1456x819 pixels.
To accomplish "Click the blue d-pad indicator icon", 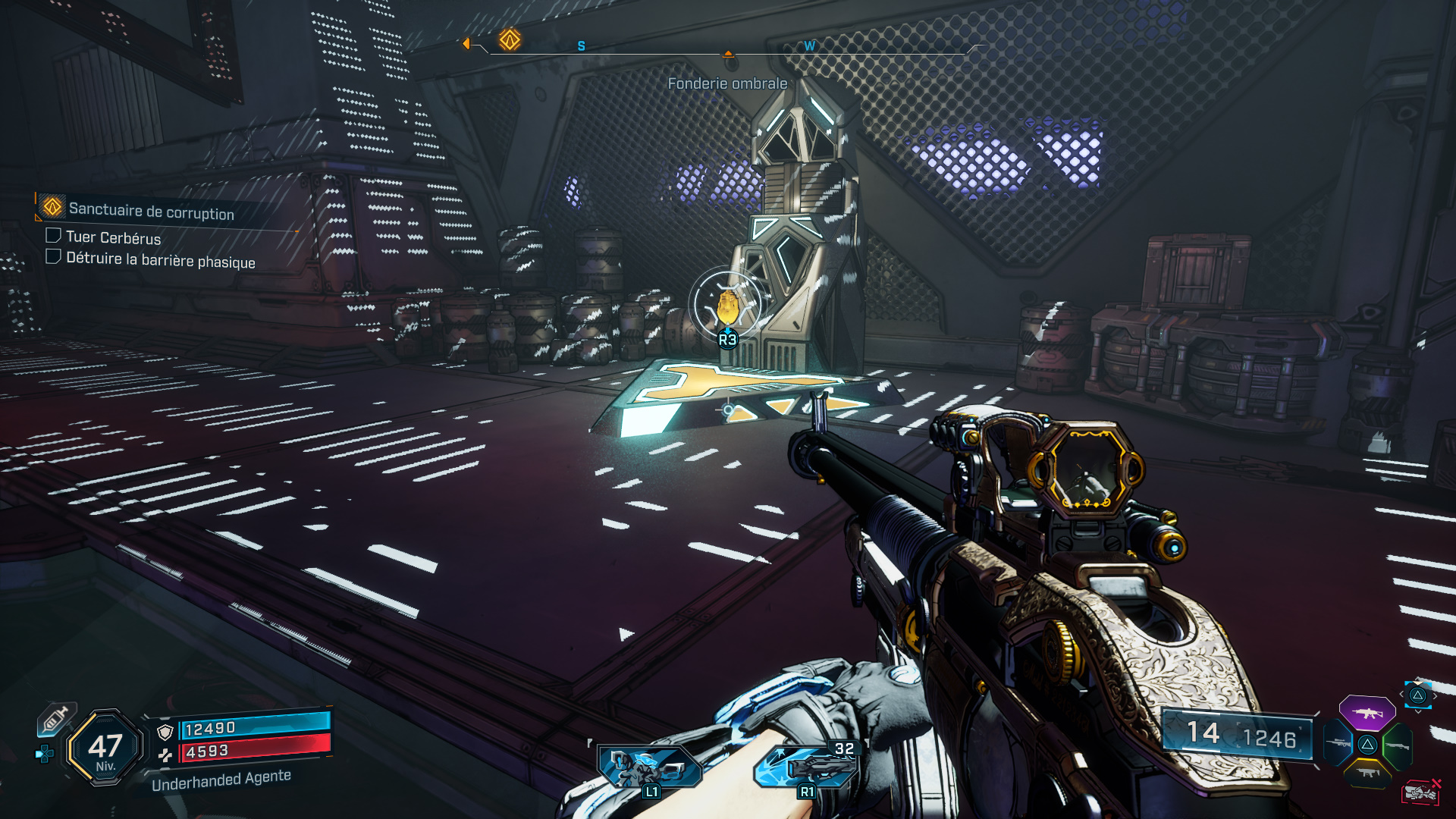I will (x=45, y=754).
